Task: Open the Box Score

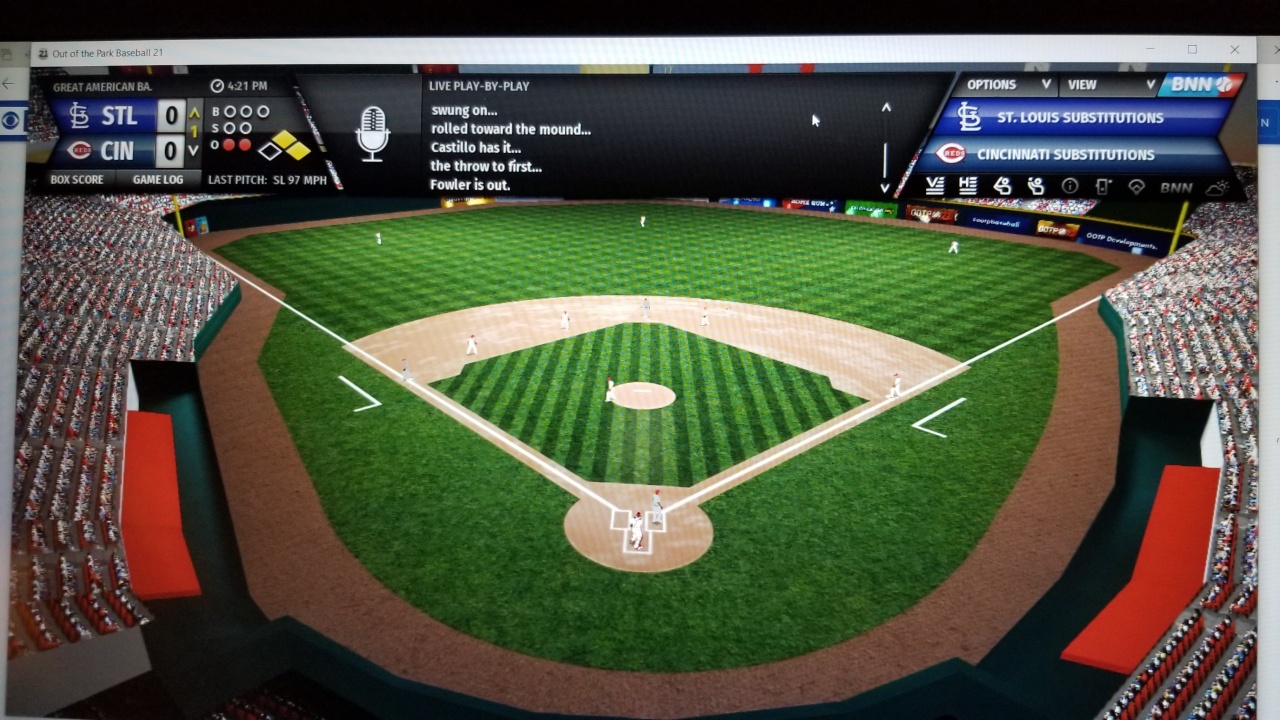Action: pos(77,180)
